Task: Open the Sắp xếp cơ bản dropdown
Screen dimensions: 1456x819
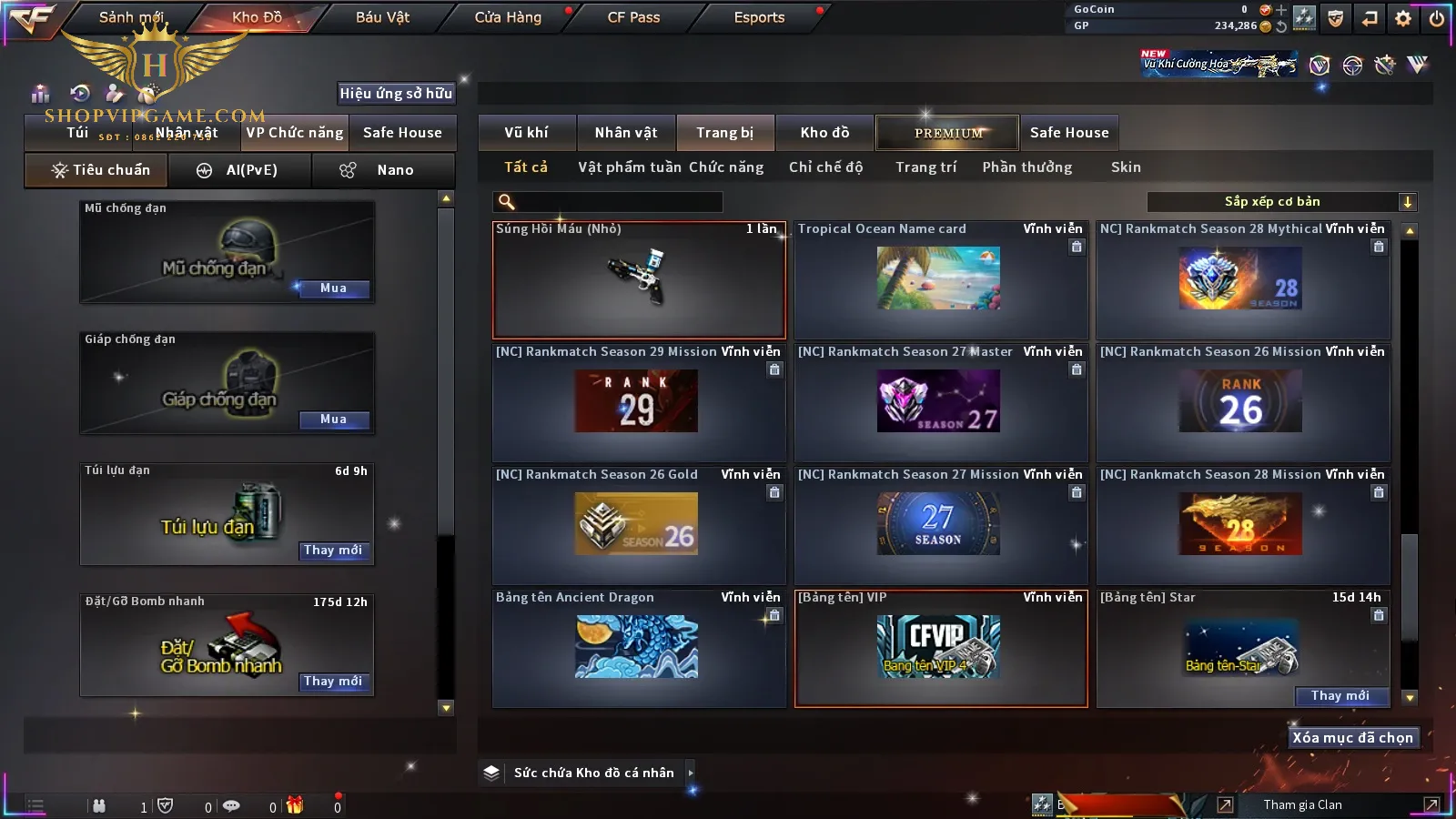Action: point(1281,202)
